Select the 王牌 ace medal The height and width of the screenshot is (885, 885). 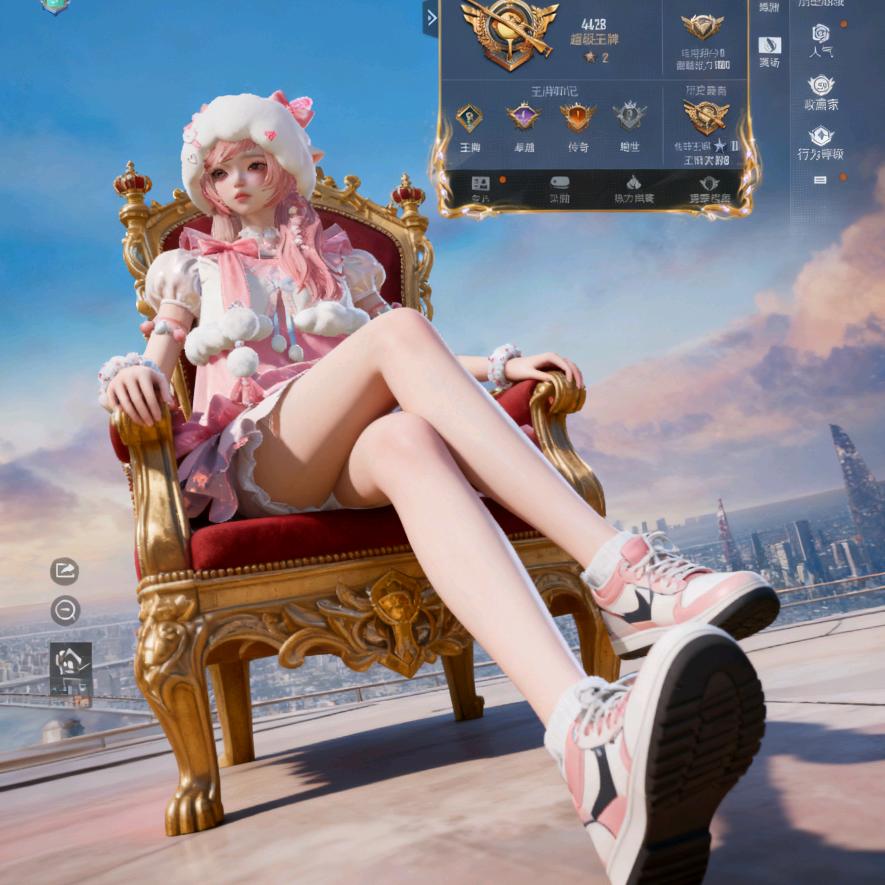point(469,119)
